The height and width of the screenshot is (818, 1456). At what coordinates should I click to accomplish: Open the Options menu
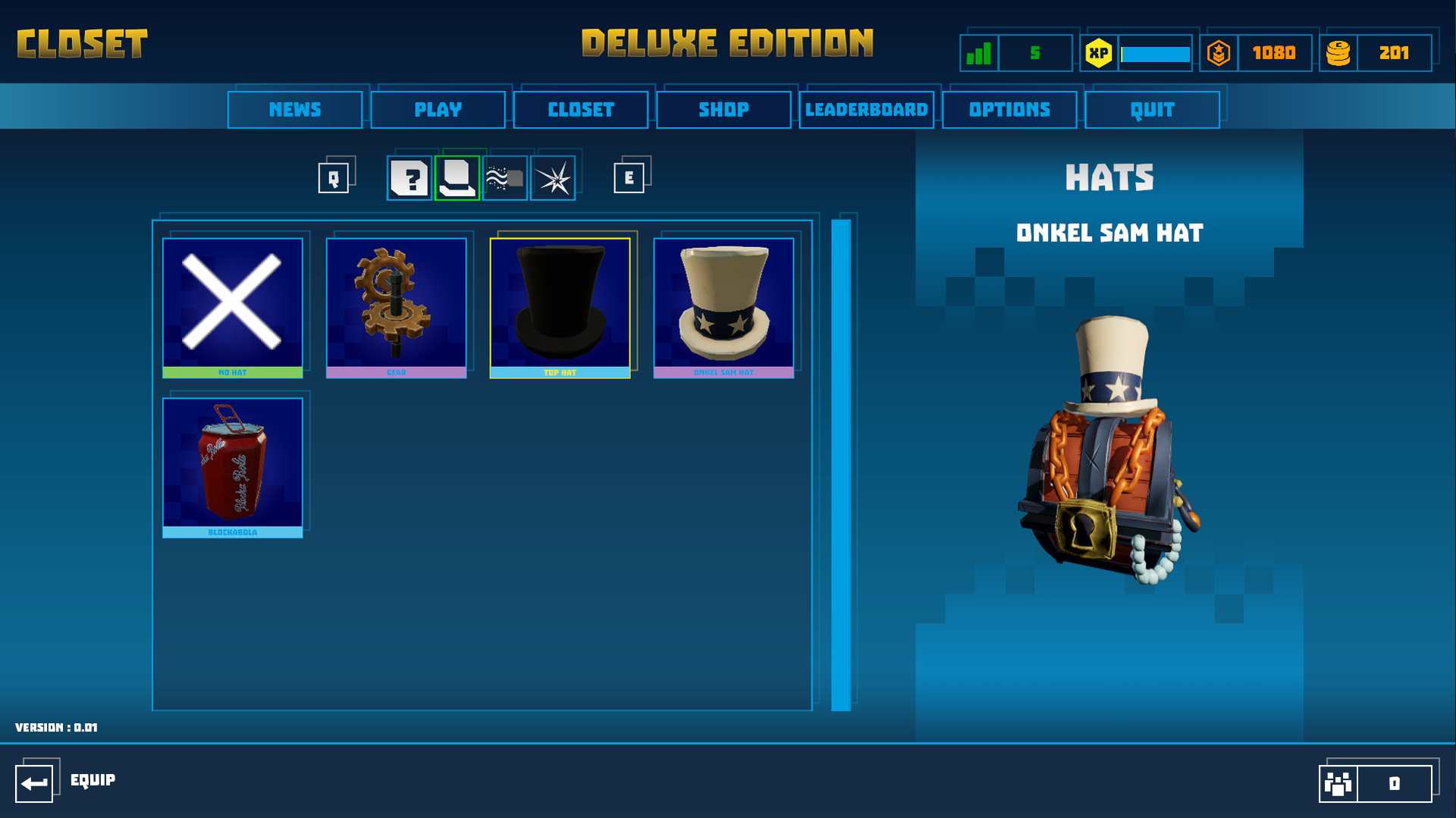[1009, 109]
